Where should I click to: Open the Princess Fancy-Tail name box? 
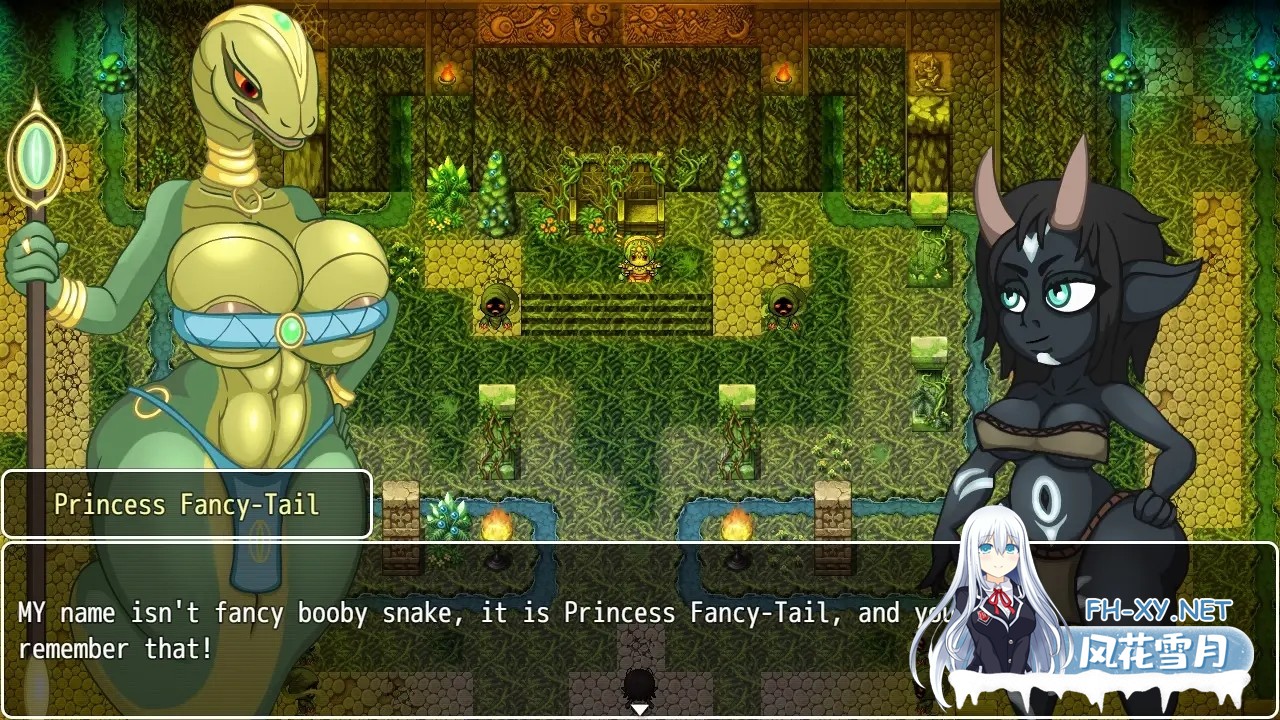coord(186,504)
